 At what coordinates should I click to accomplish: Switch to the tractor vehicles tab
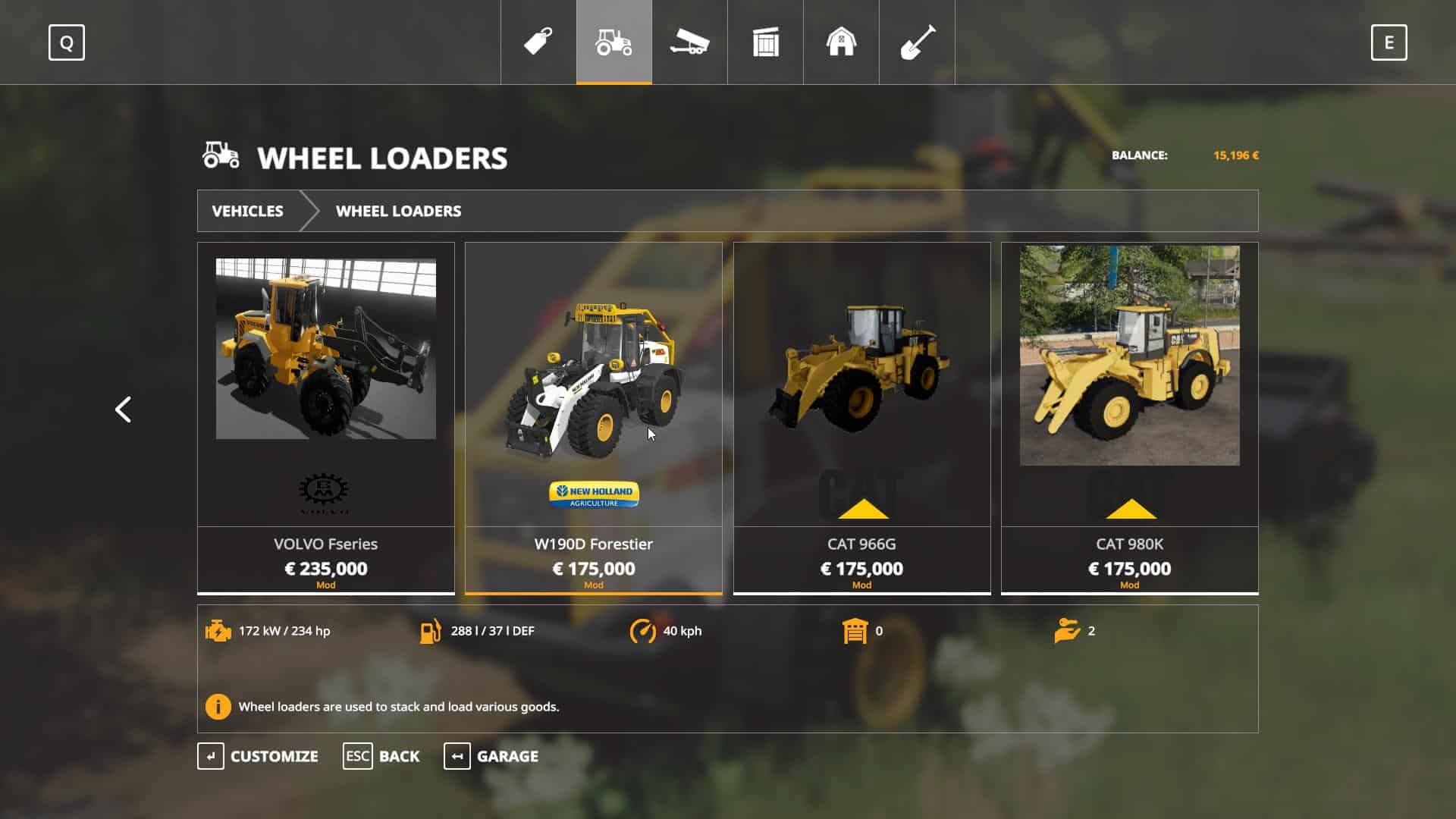click(614, 42)
